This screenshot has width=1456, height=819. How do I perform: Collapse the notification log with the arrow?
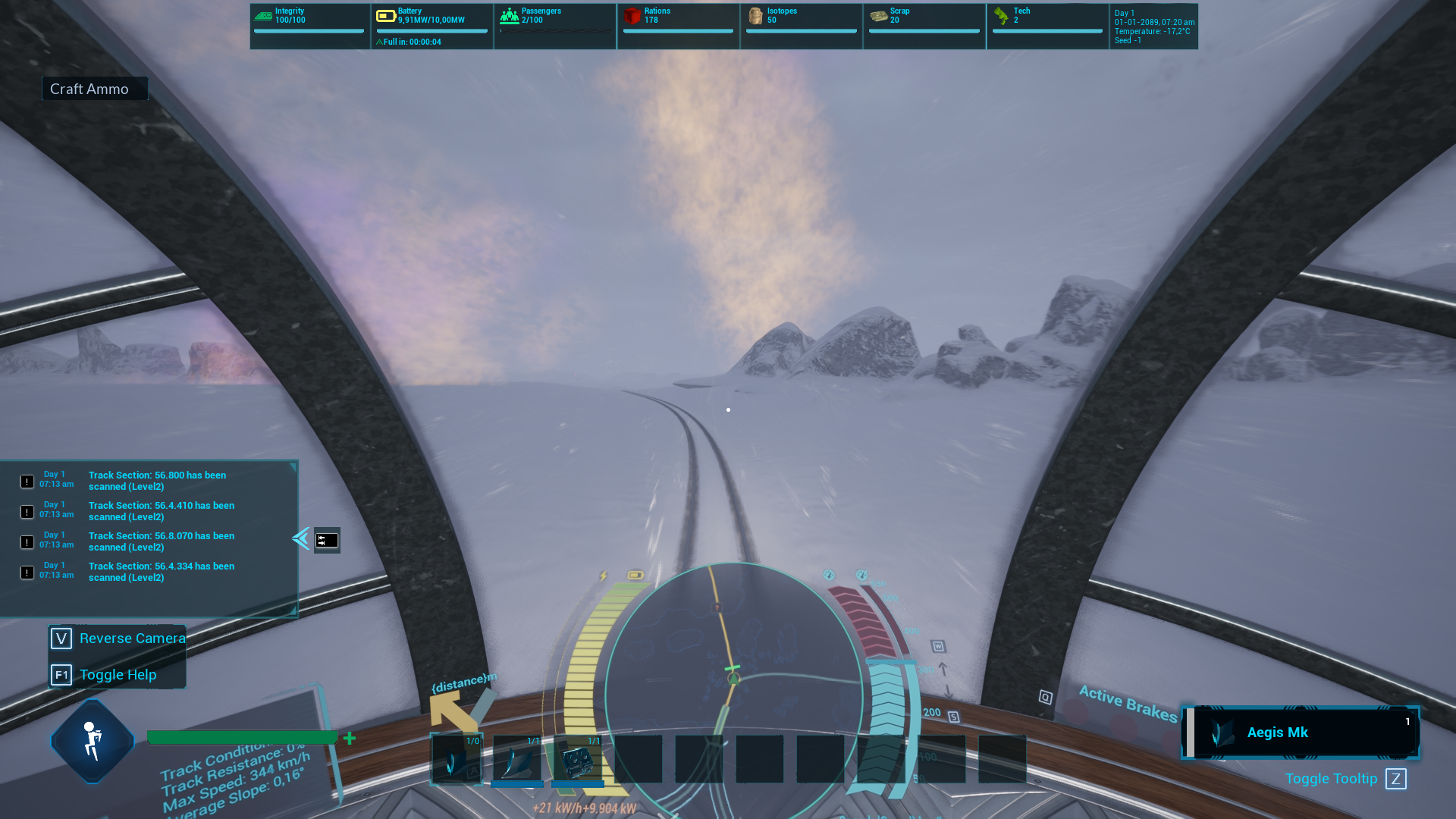(x=300, y=538)
